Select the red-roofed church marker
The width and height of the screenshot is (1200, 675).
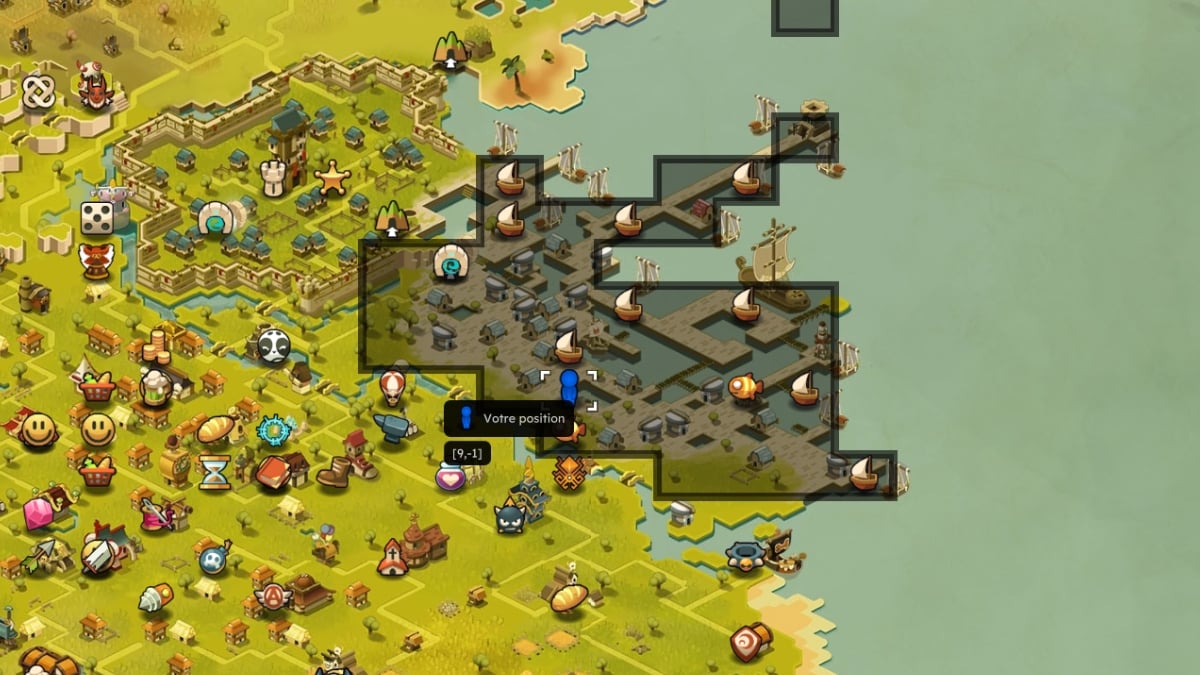pyautogui.click(x=393, y=558)
